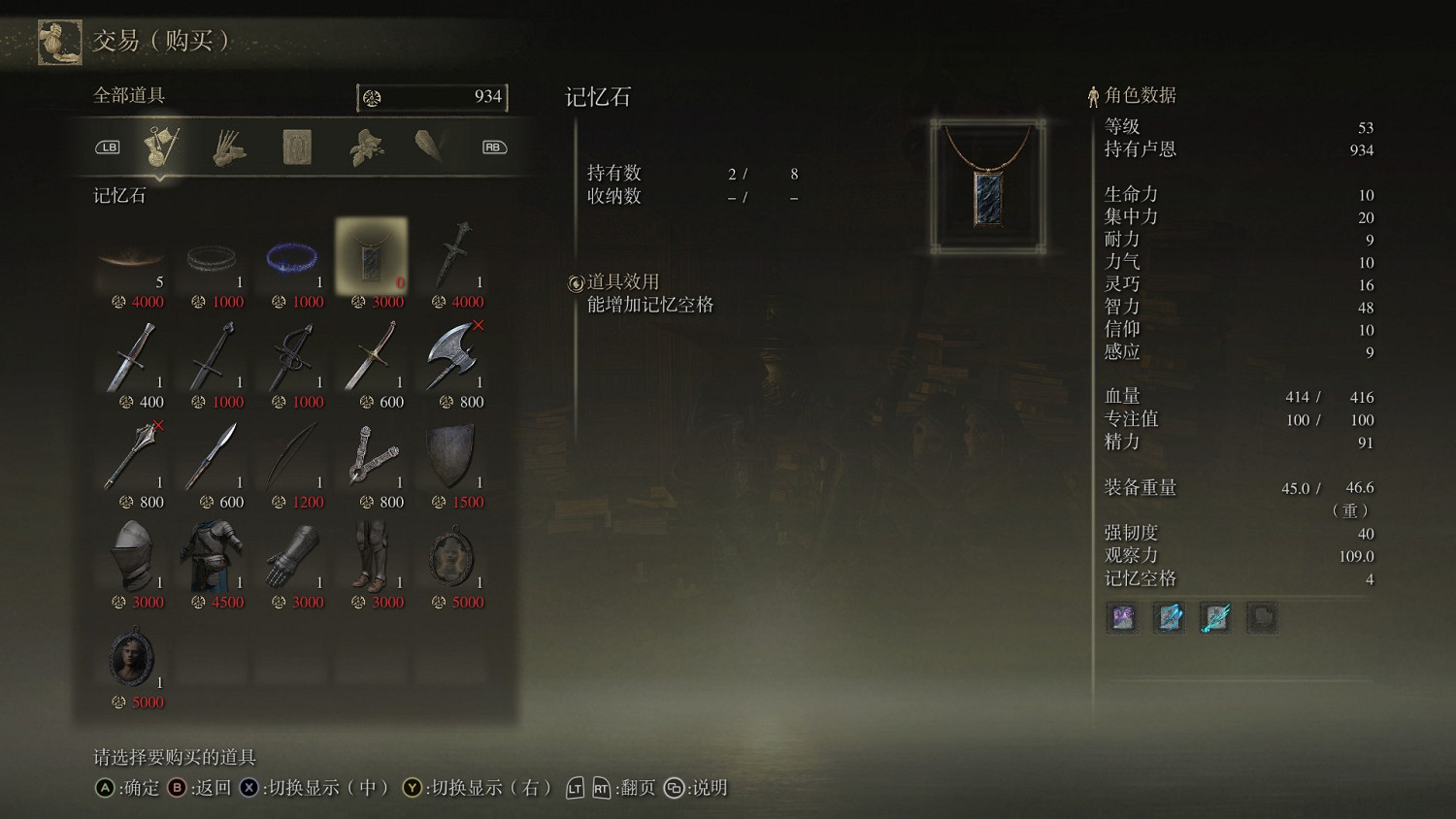Select the keys and flags goods category icon
Image resolution: width=1456 pixels, height=819 pixels.
click(x=161, y=146)
